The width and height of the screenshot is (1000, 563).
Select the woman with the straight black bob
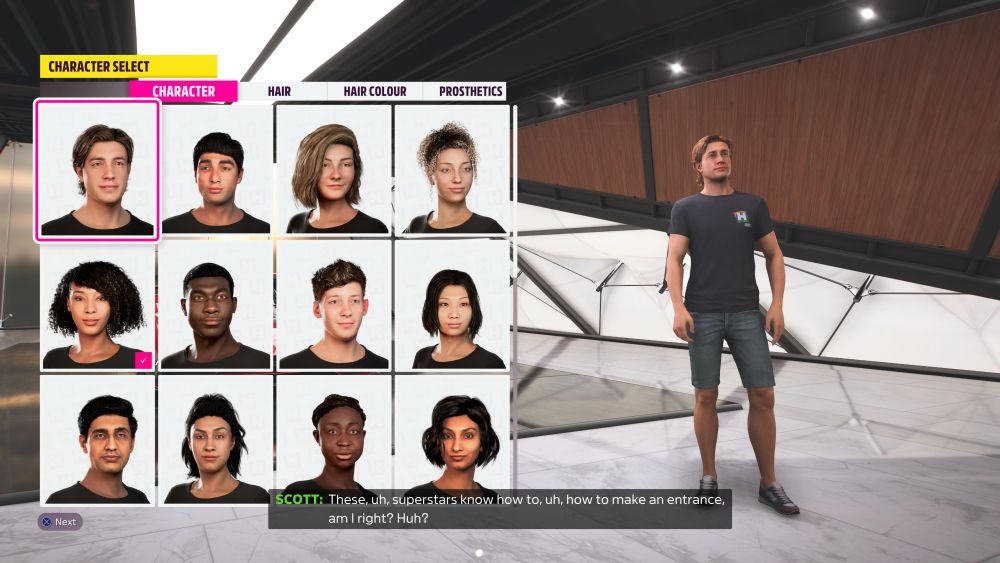click(451, 305)
